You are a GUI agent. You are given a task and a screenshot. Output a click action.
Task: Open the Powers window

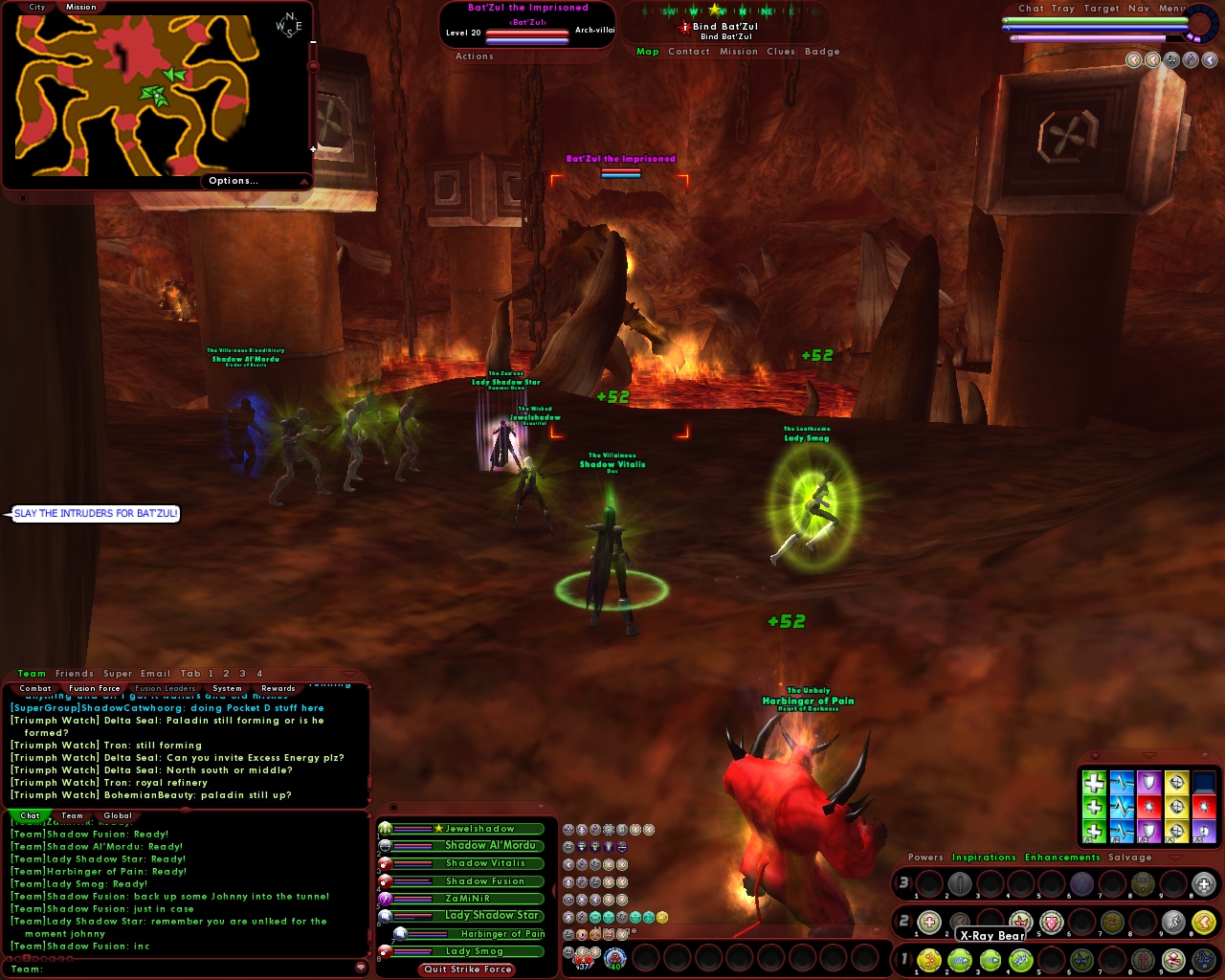(925, 857)
